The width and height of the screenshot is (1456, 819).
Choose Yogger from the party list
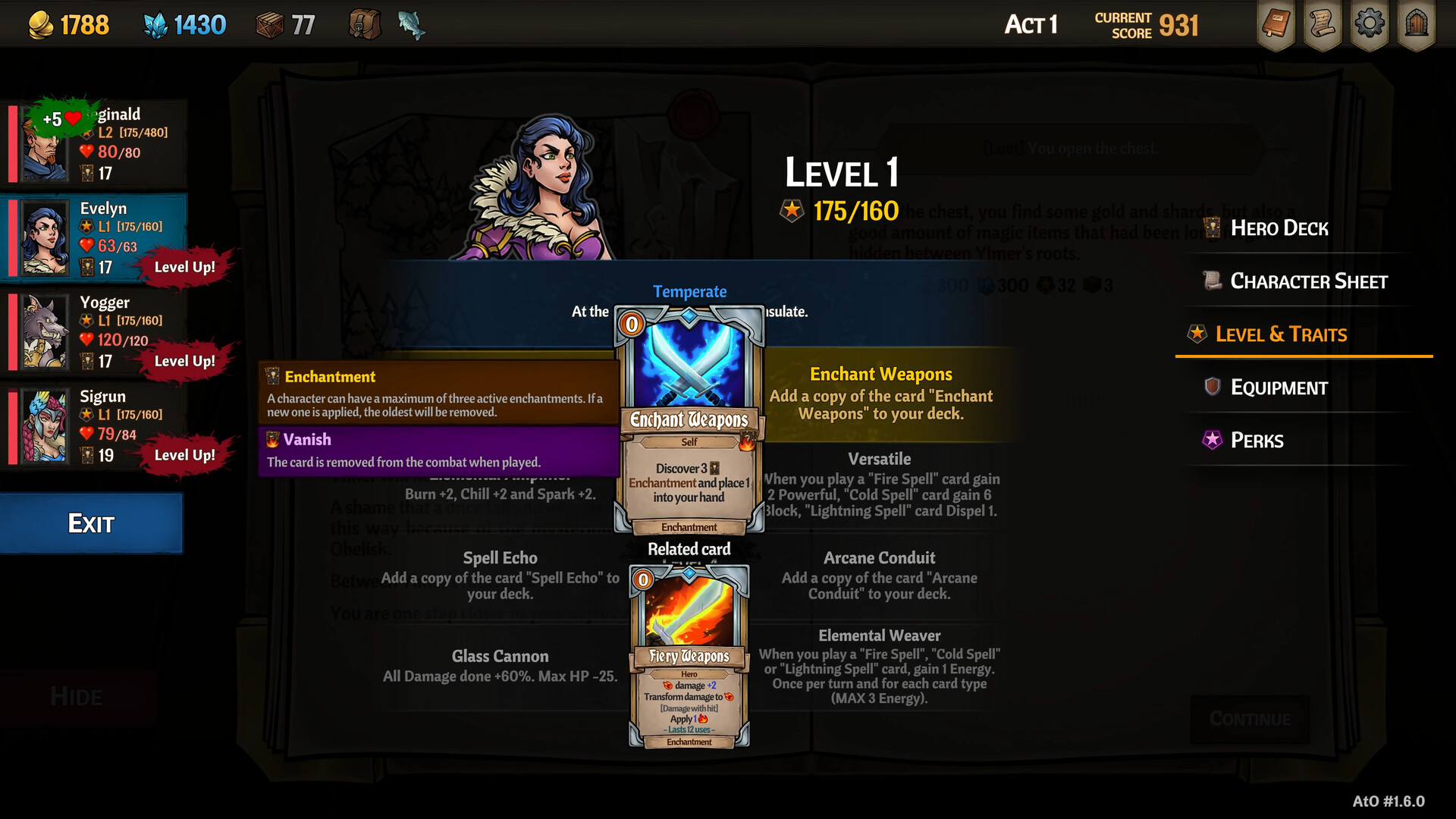coord(95,332)
